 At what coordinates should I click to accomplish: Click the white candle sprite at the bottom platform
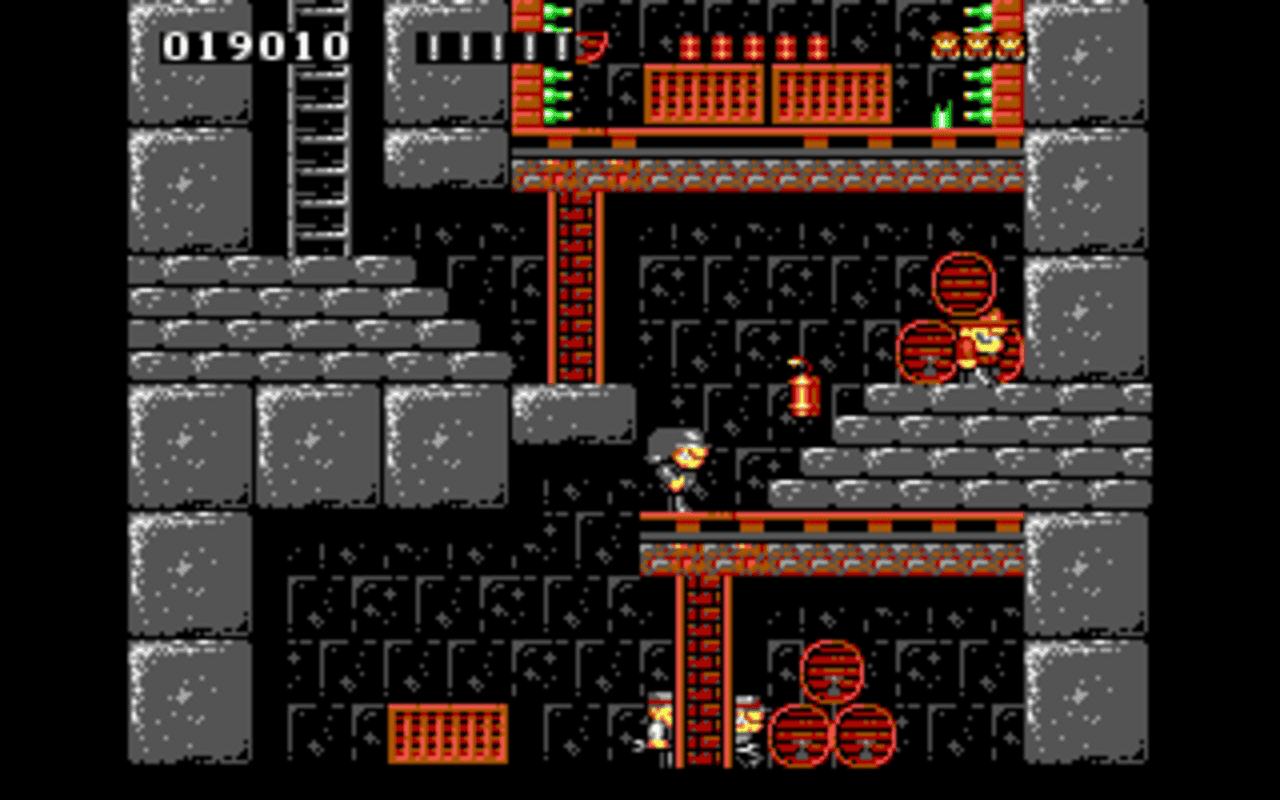(x=657, y=728)
